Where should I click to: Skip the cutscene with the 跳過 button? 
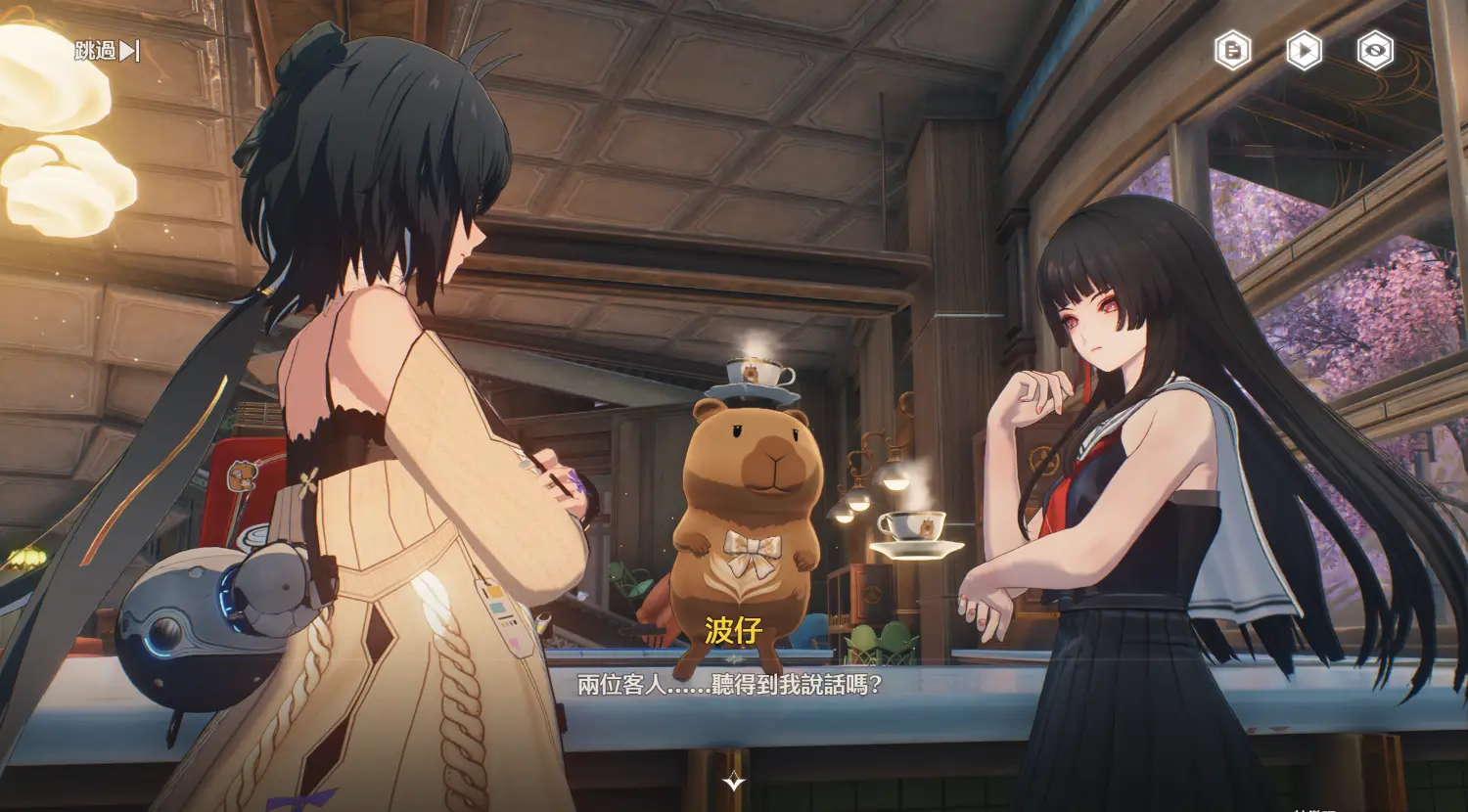coord(108,51)
